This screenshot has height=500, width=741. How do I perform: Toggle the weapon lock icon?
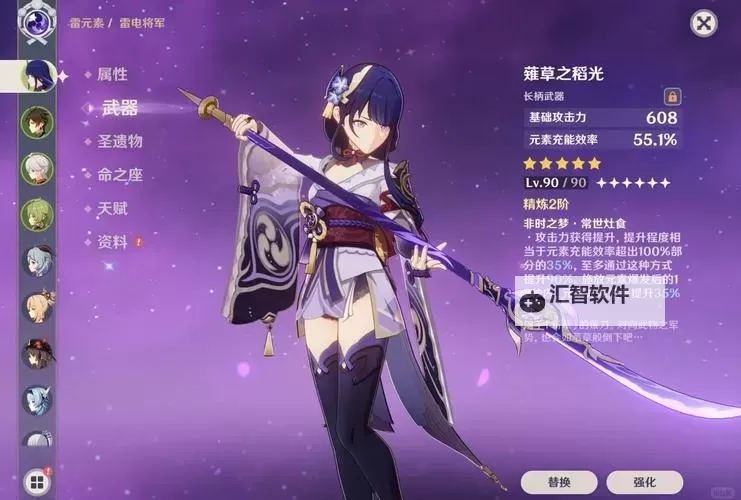672,96
